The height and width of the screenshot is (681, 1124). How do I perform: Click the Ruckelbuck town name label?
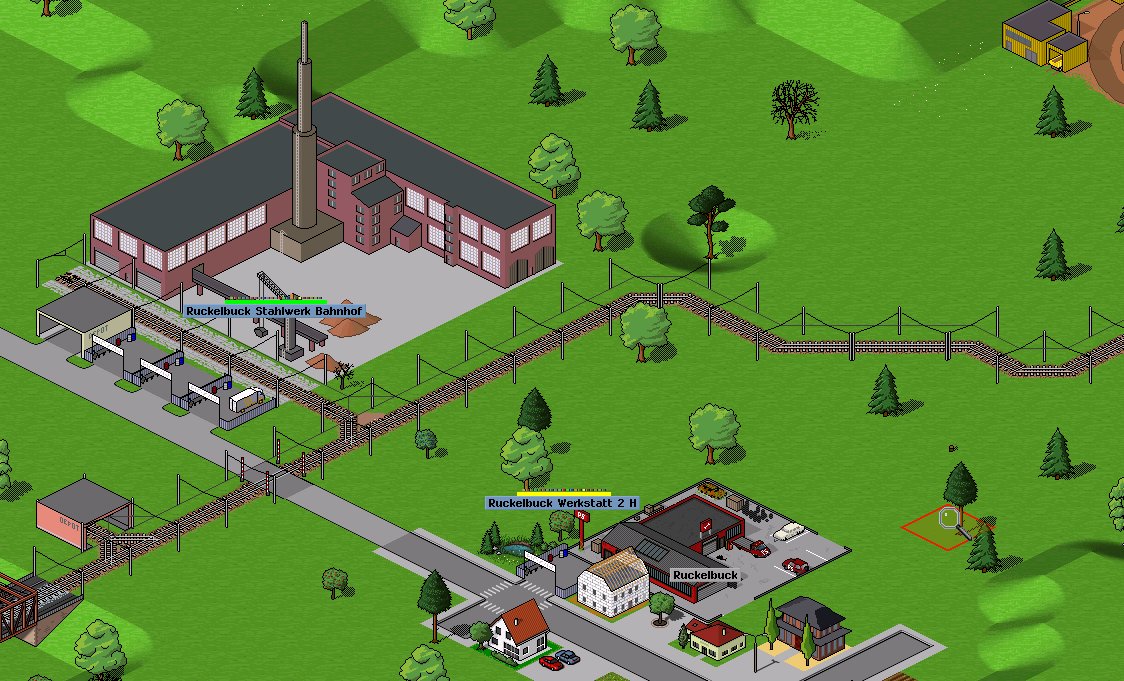click(705, 576)
